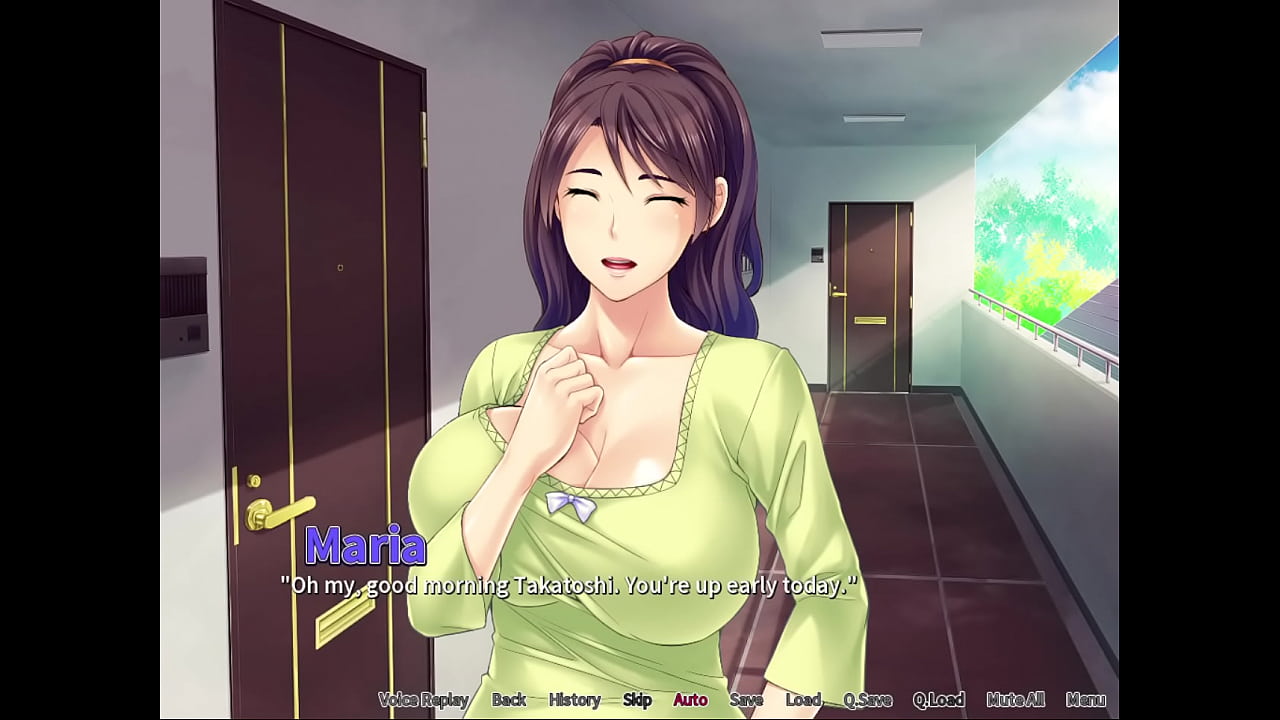The width and height of the screenshot is (1280, 720).
Task: Enable Auto mode in the bottom bar
Action: (690, 700)
